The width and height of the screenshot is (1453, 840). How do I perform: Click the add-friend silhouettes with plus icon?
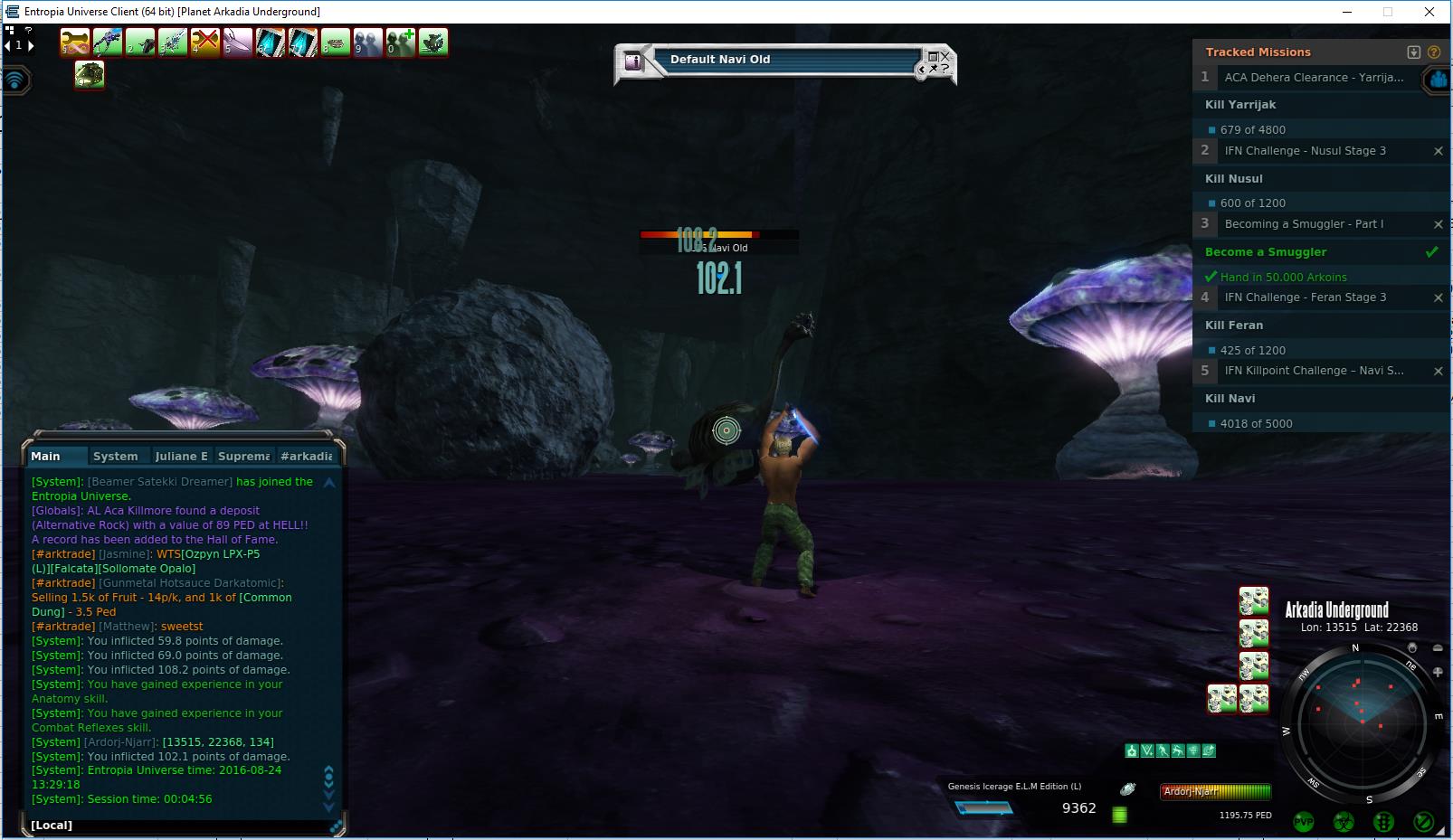[401, 42]
